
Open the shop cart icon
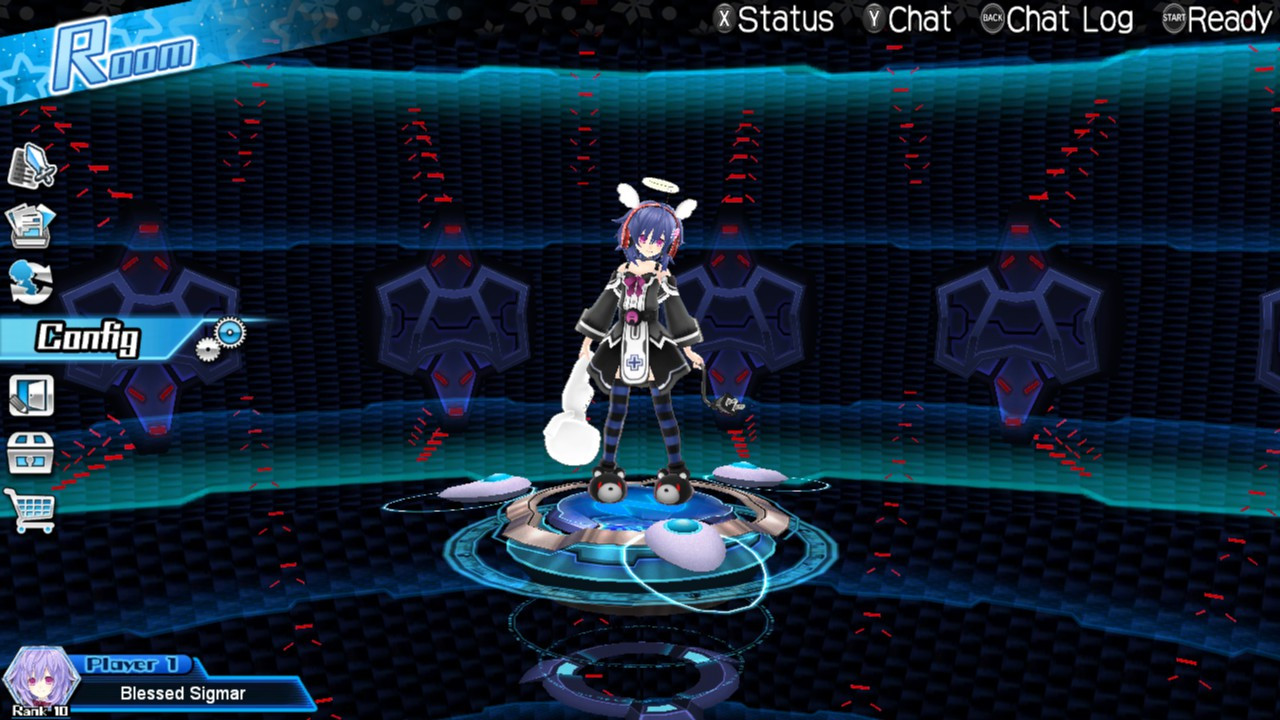(32, 510)
